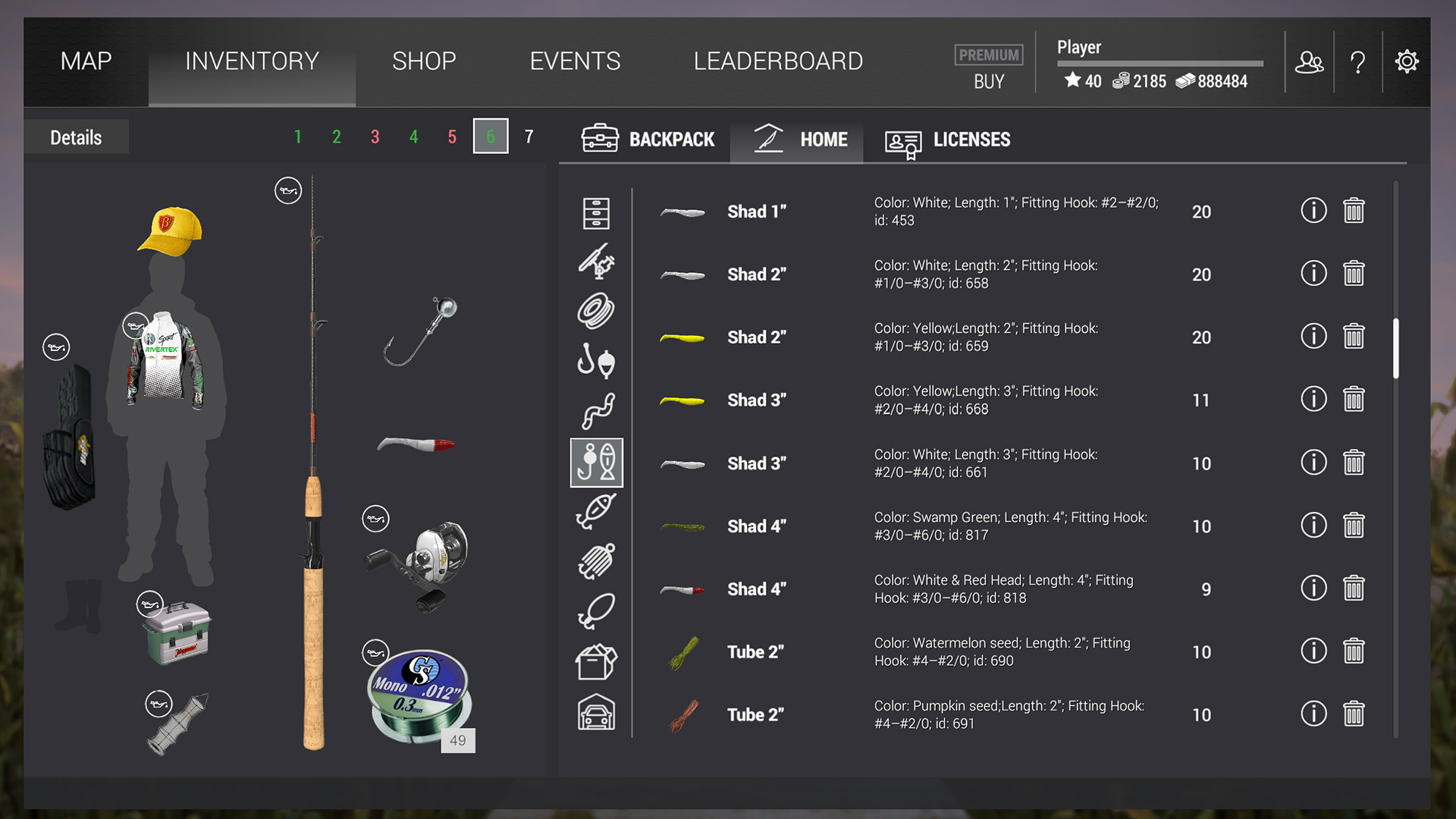Select rod setup slot 3

click(375, 137)
